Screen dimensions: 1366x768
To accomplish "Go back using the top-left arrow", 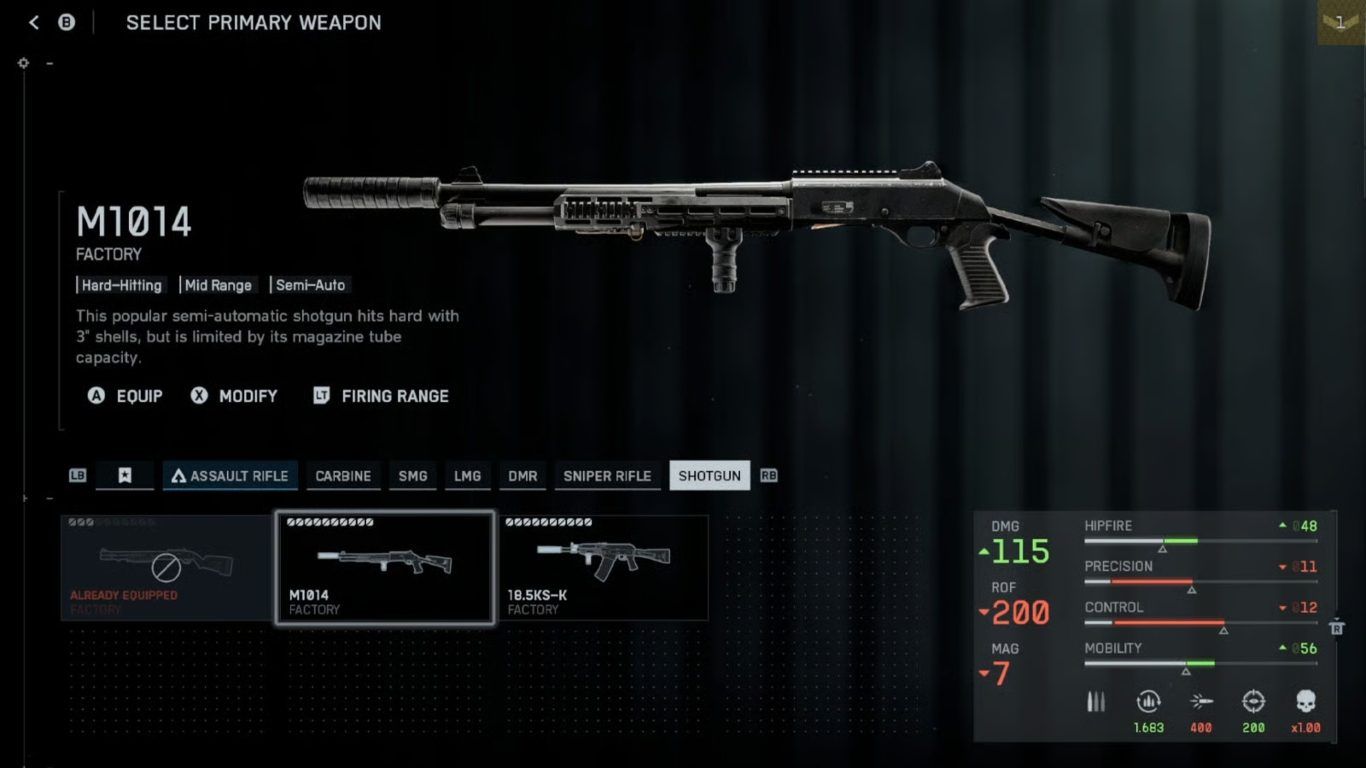I will click(34, 22).
